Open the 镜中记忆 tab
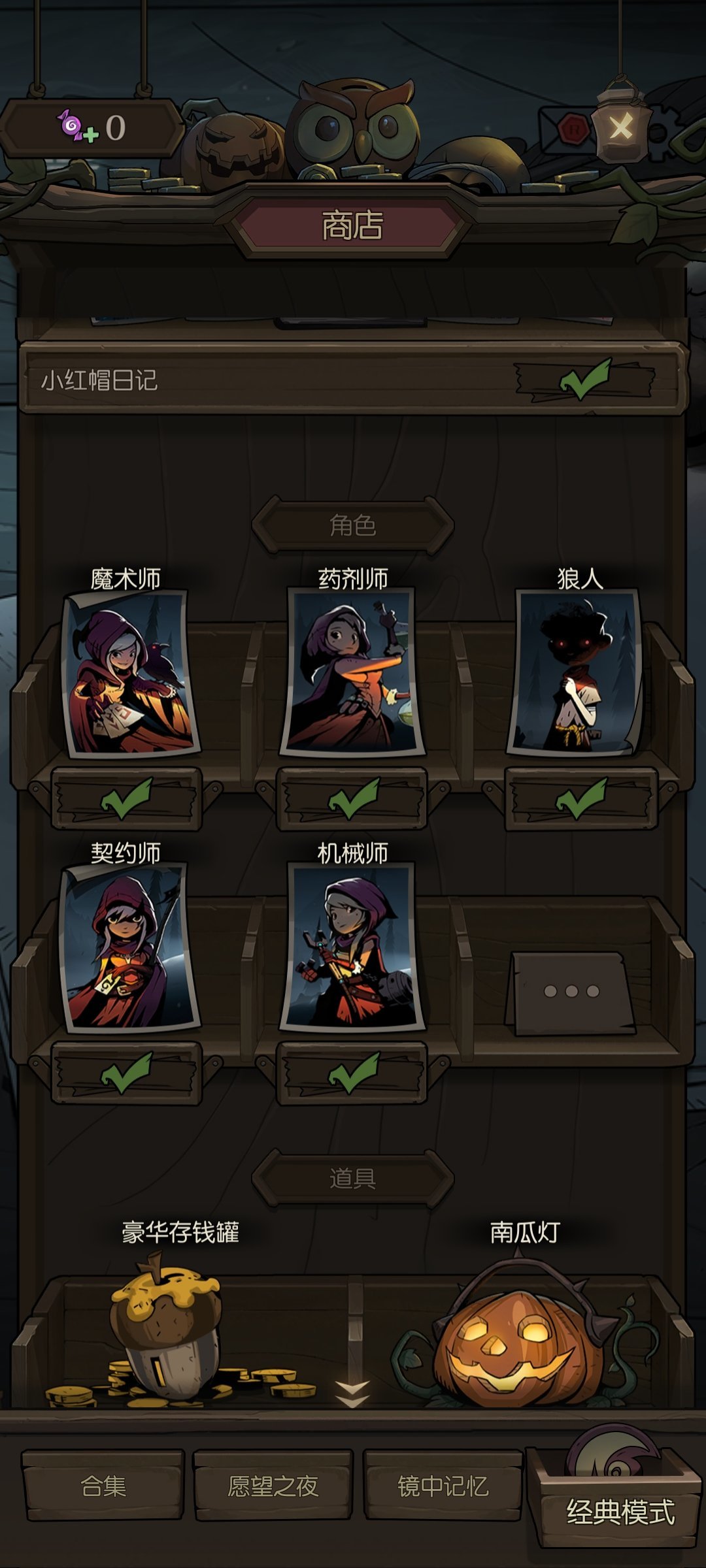706x1568 pixels. pyautogui.click(x=443, y=1486)
